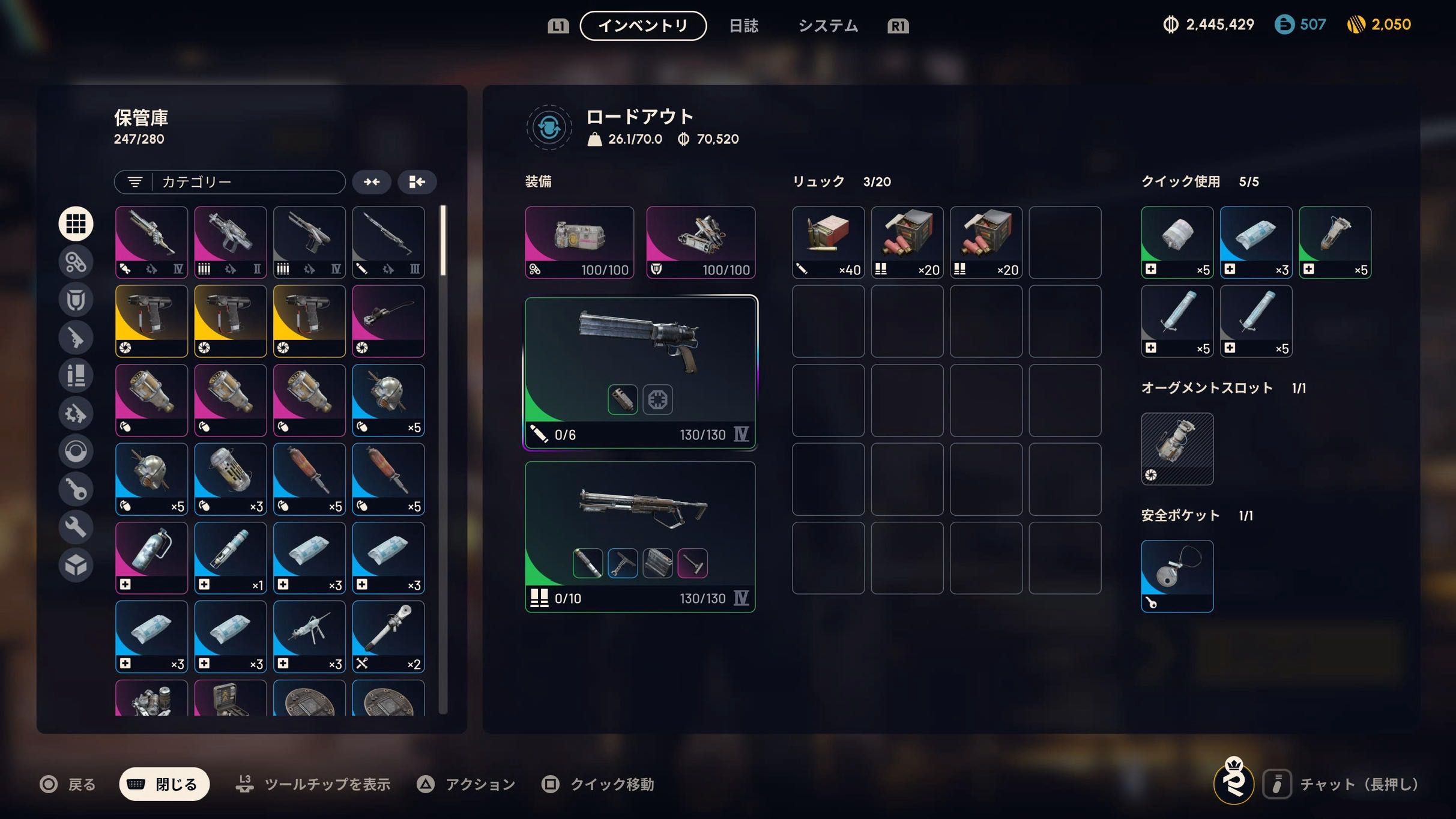
Task: Filter stash by the wrench category
Action: (x=76, y=527)
